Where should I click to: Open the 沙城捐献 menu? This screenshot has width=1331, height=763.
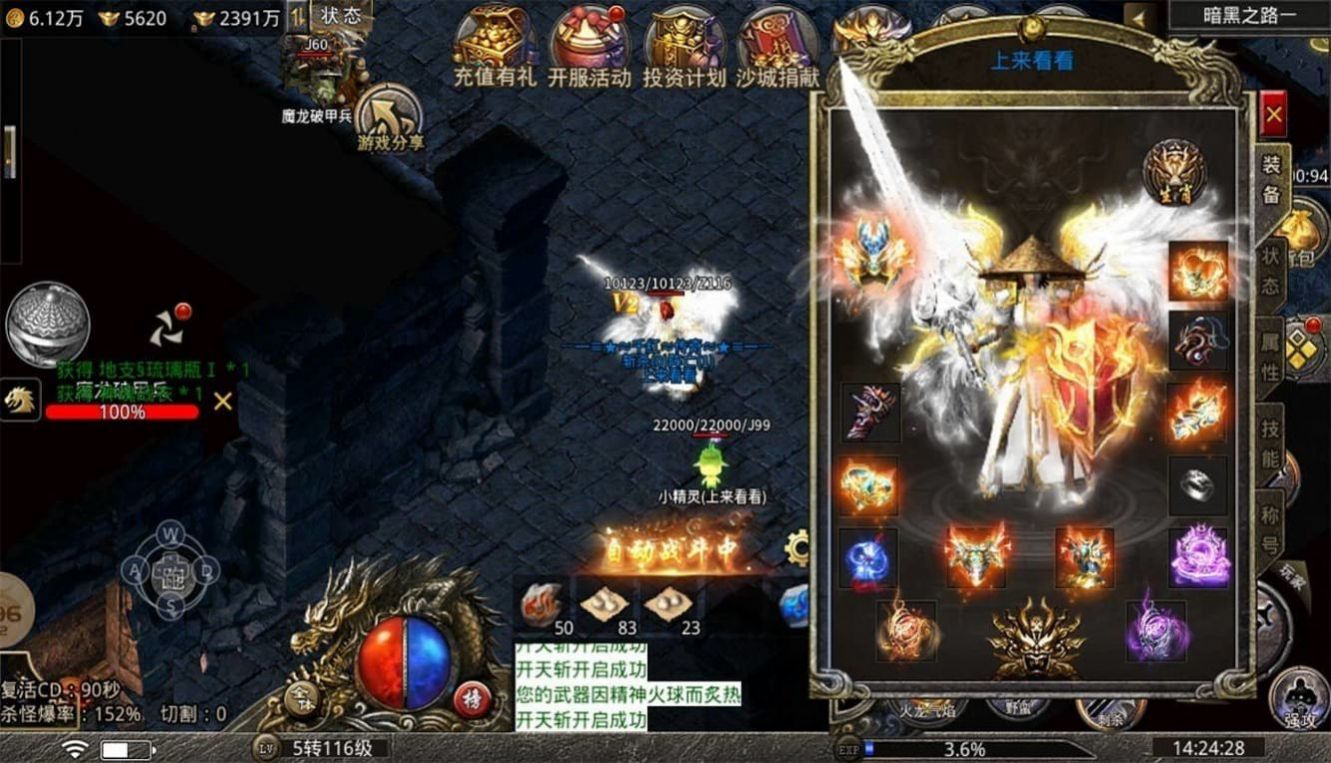[x=778, y=46]
